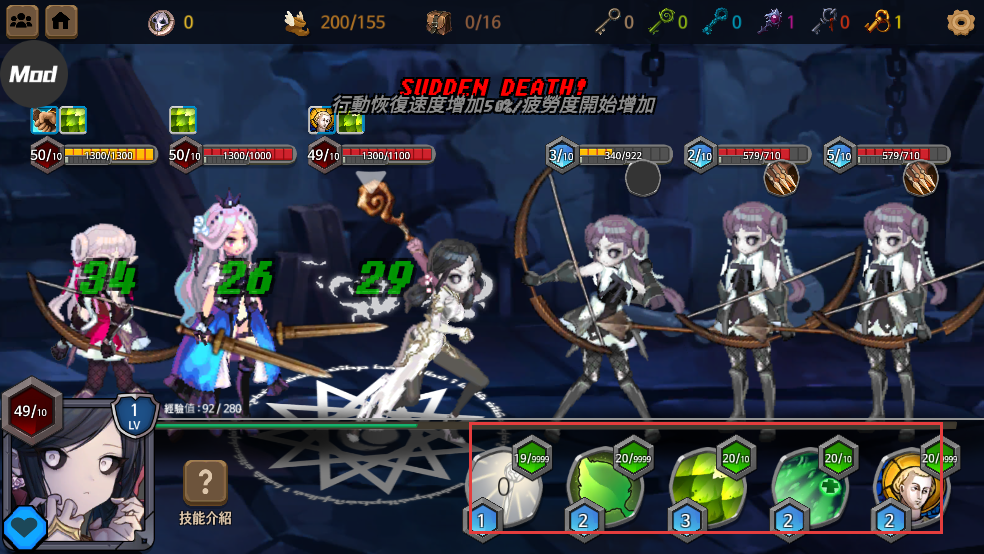Activate the green cross healing skill
The height and width of the screenshot is (554, 984).
pyautogui.click(x=812, y=487)
